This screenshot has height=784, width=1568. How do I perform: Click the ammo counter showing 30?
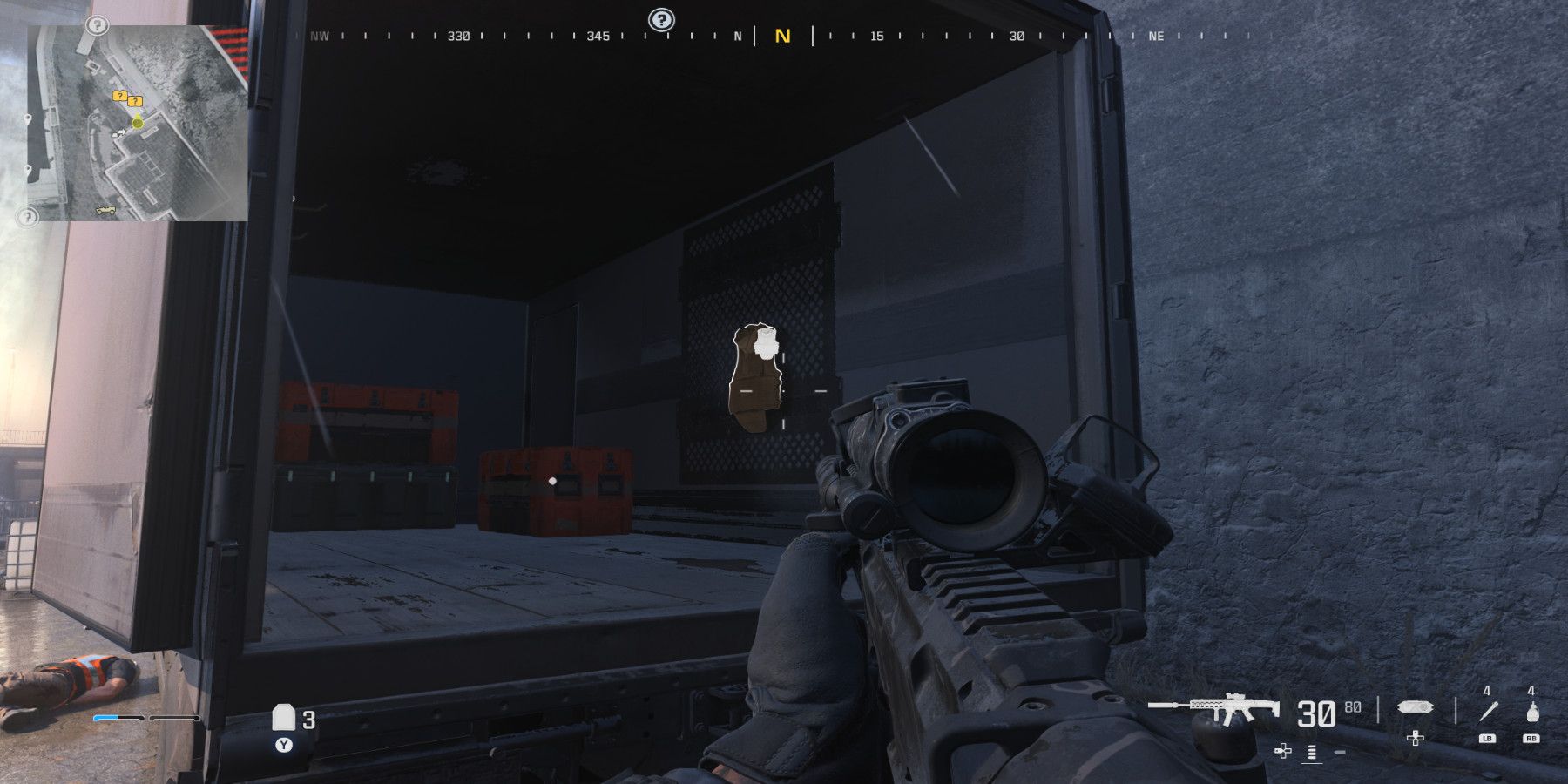(1317, 712)
